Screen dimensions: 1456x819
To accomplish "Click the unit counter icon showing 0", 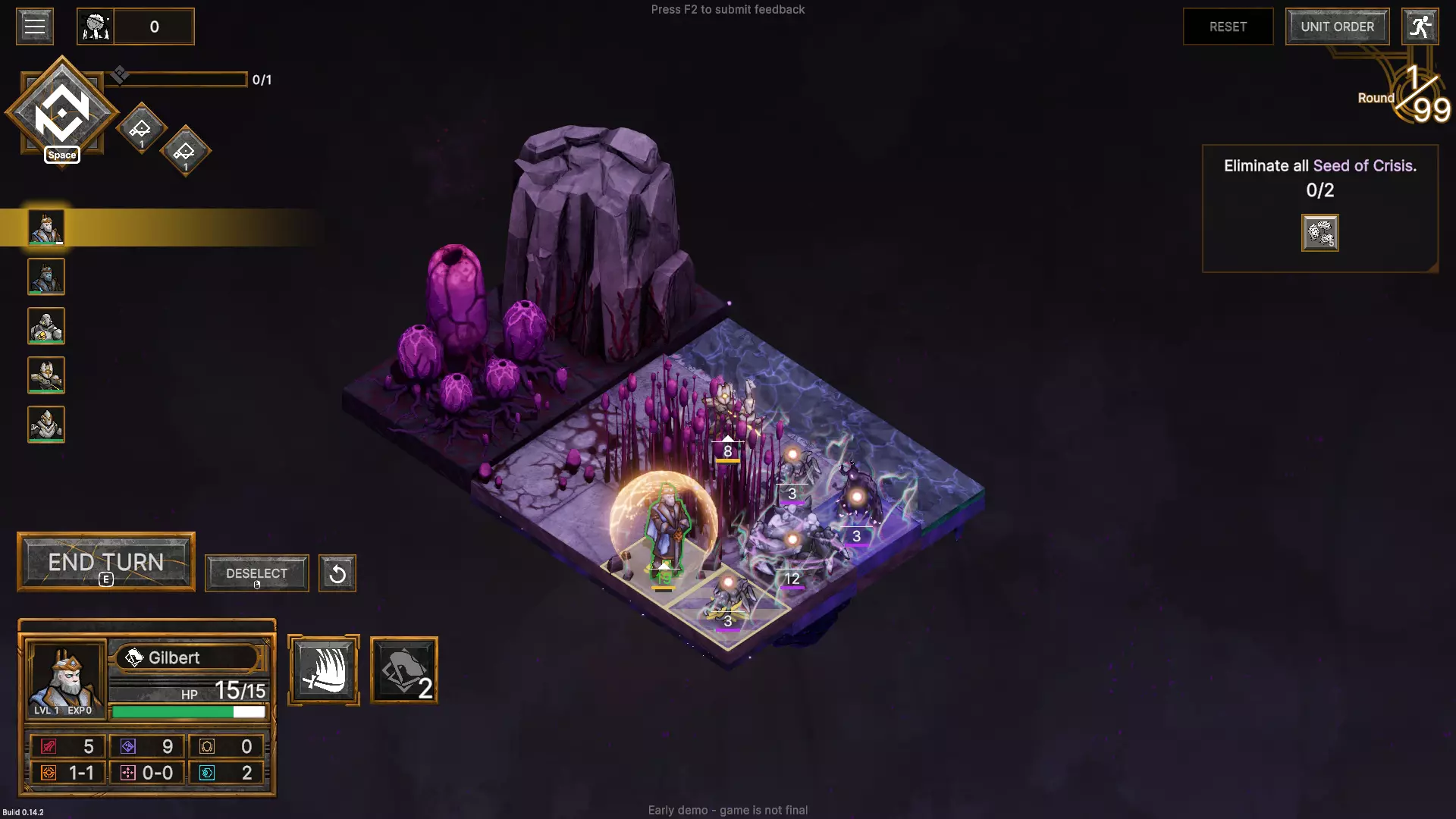I will click(x=96, y=27).
